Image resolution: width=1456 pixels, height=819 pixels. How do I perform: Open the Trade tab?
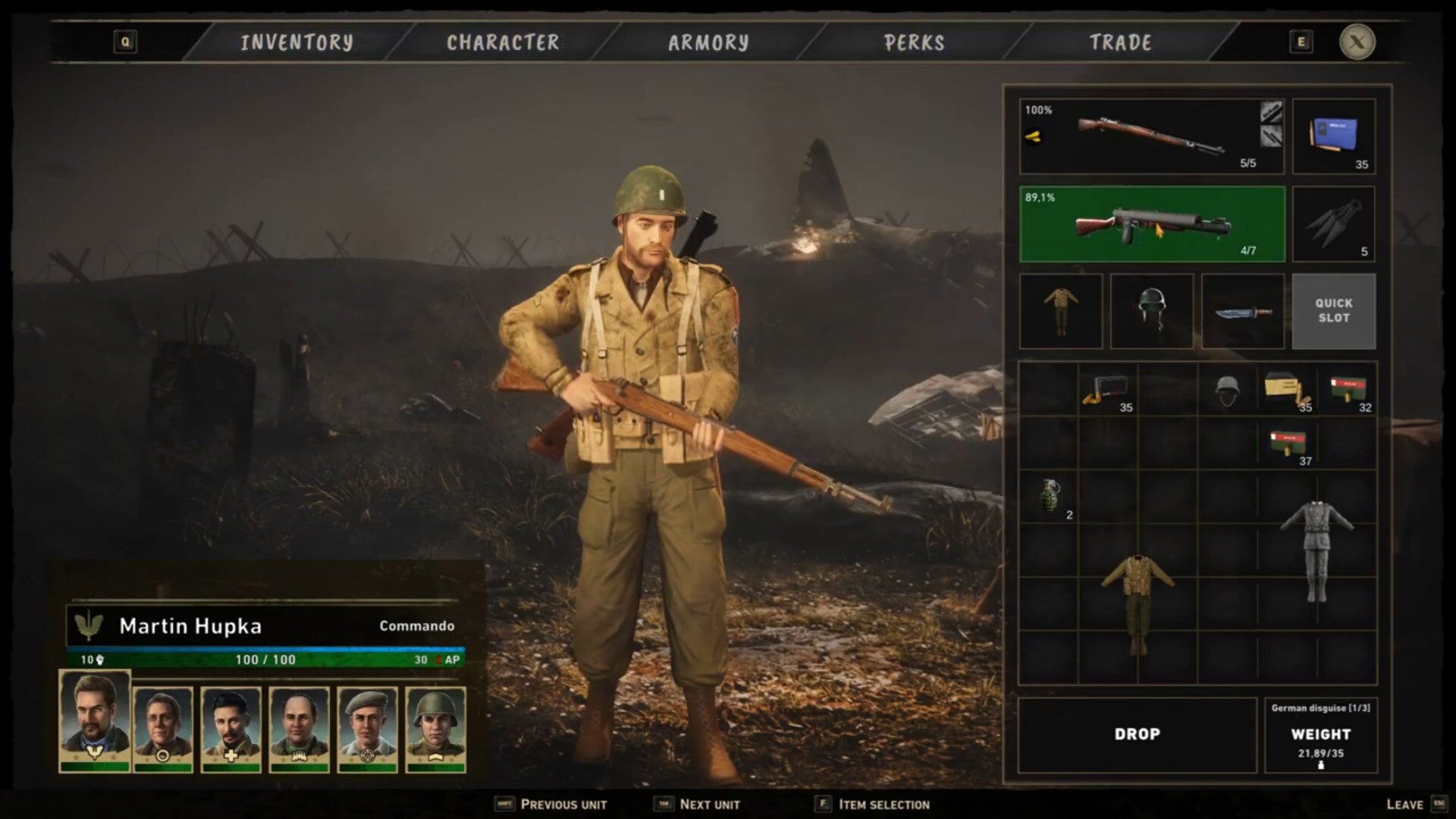click(x=1120, y=42)
